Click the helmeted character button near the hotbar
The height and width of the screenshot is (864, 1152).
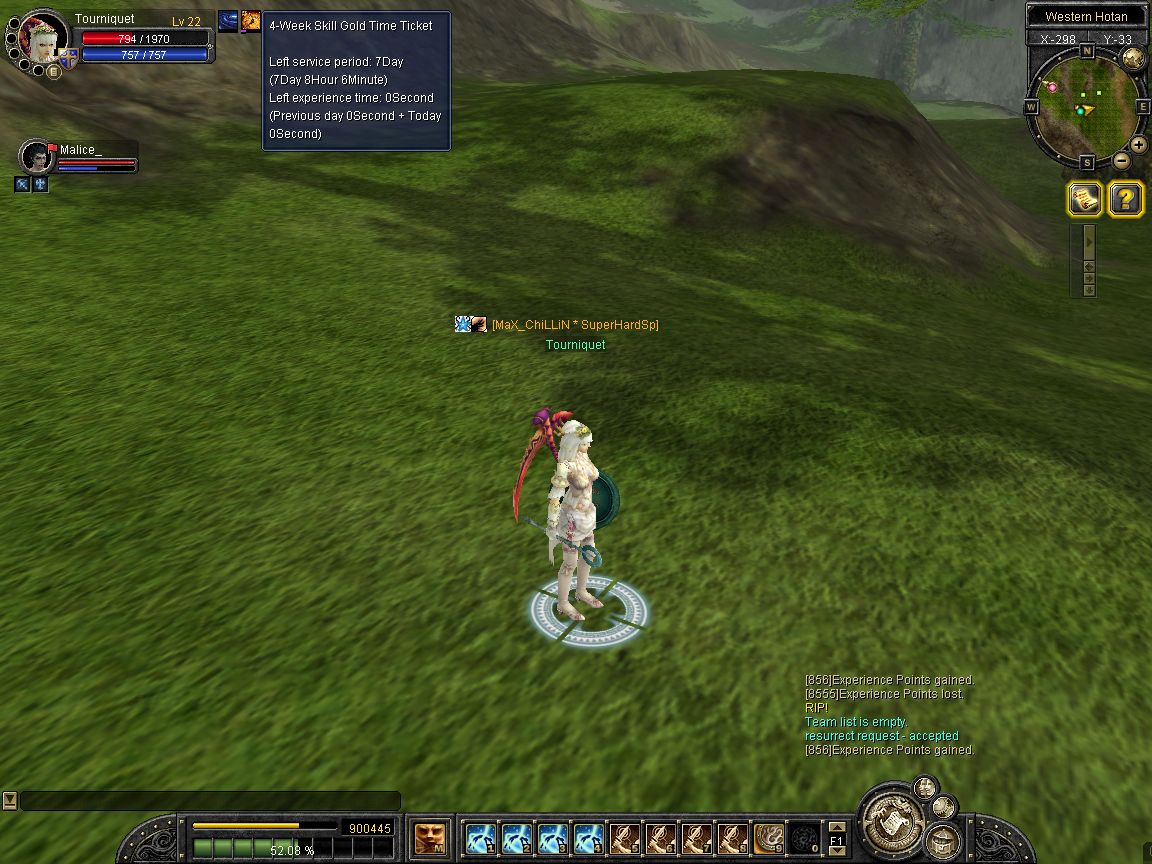pos(942,840)
